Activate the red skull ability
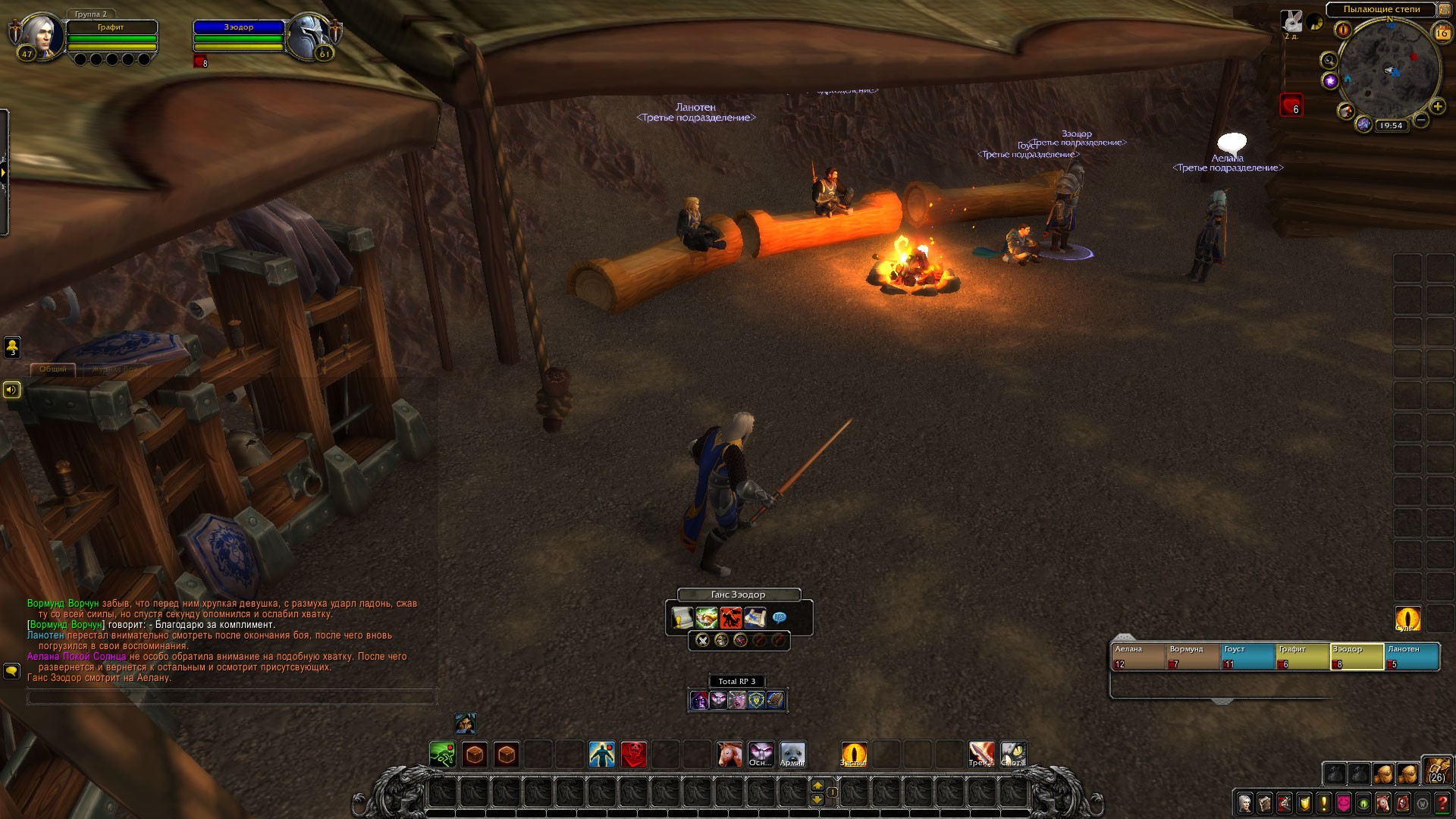Viewport: 1456px width, 819px height. [634, 755]
